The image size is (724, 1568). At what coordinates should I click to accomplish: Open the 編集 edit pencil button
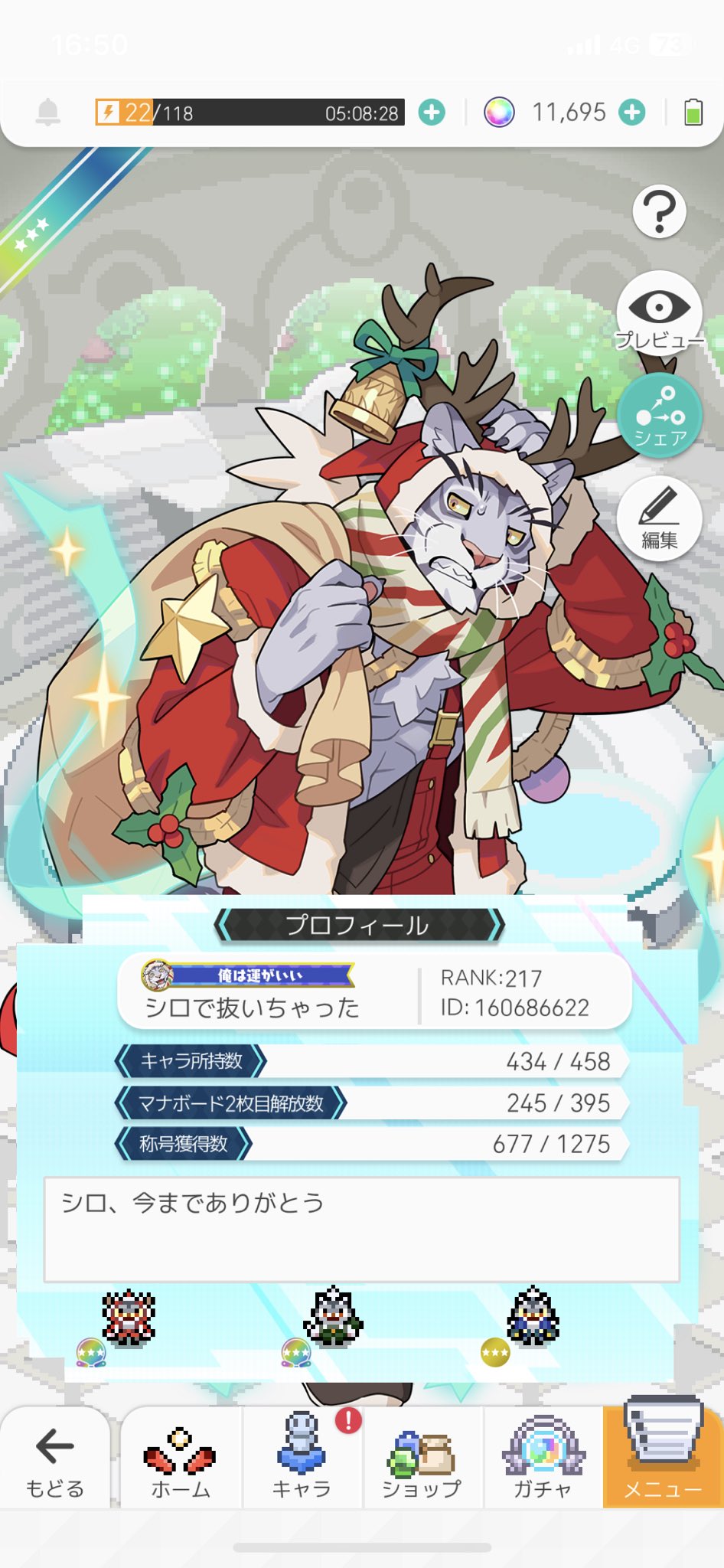659,518
